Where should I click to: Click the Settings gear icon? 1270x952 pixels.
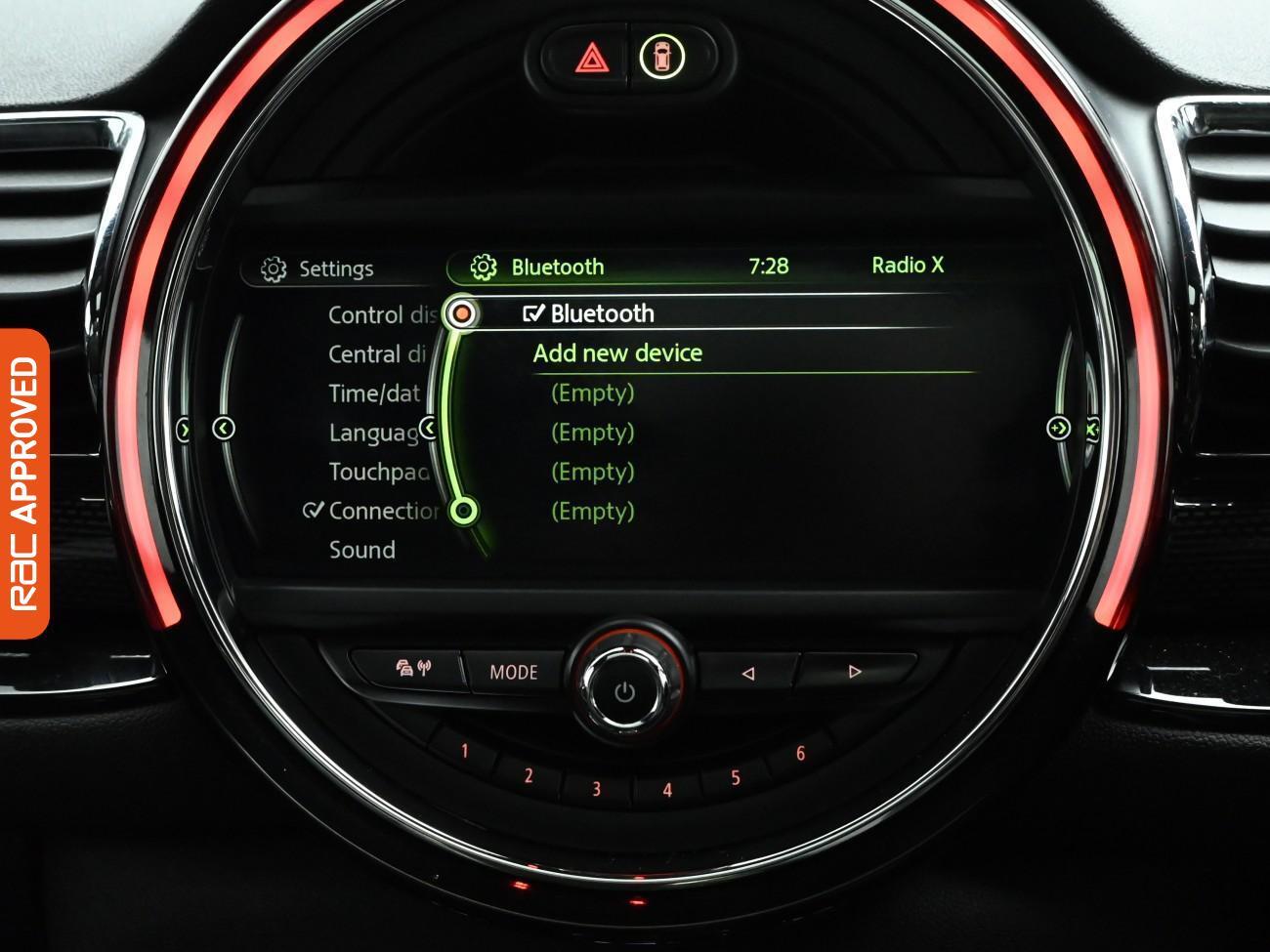point(272,268)
